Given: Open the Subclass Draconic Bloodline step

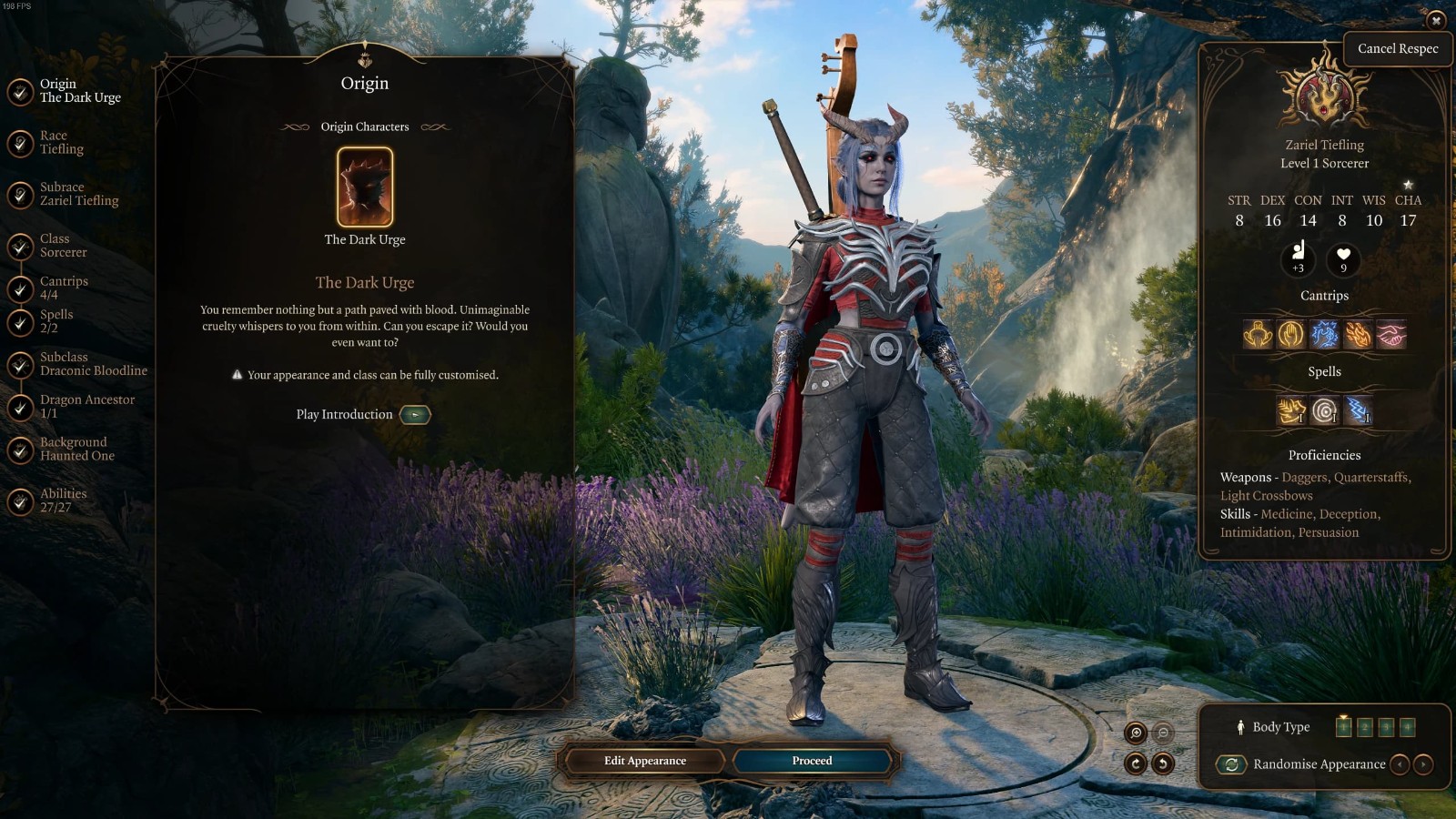Looking at the screenshot, I should (93, 364).
